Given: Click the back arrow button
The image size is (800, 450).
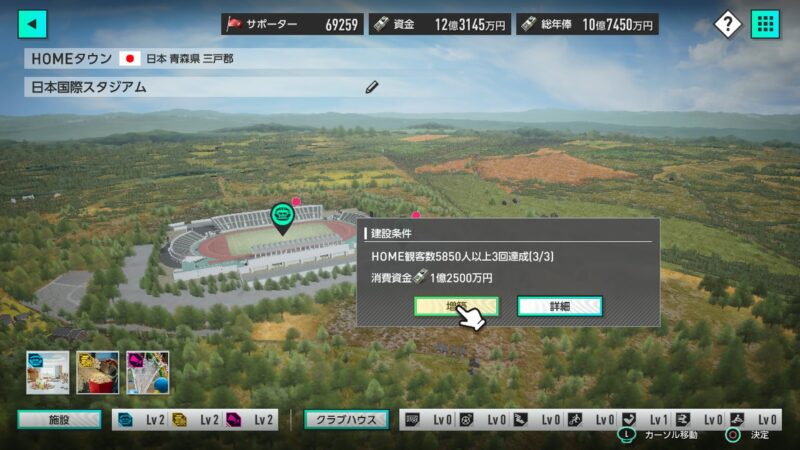Looking at the screenshot, I should pos(33,24).
